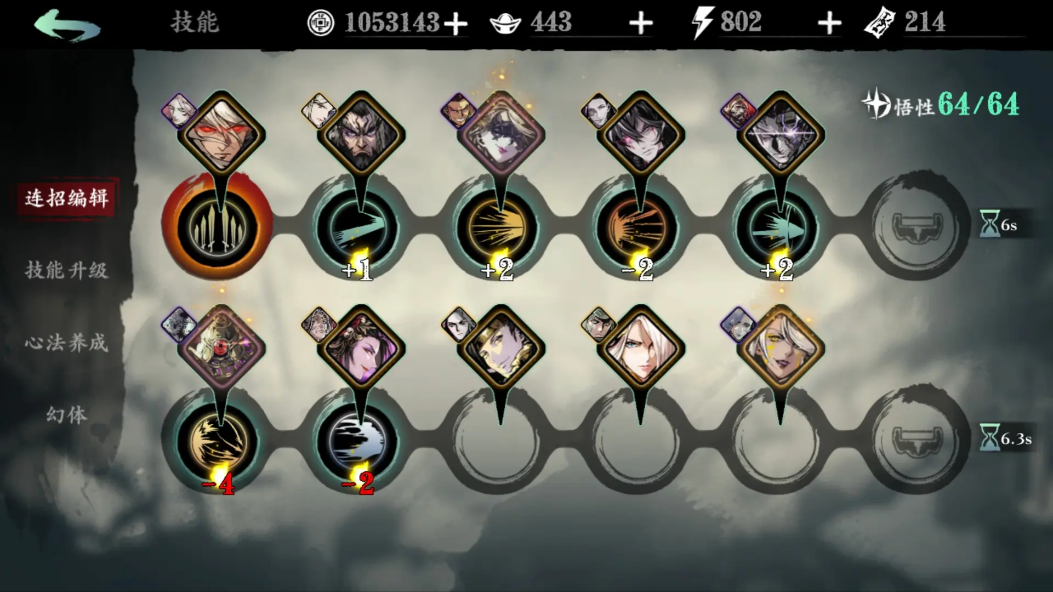Click the final node of the 6.3s chain
Image resolution: width=1053 pixels, height=592 pixels.
tap(916, 441)
